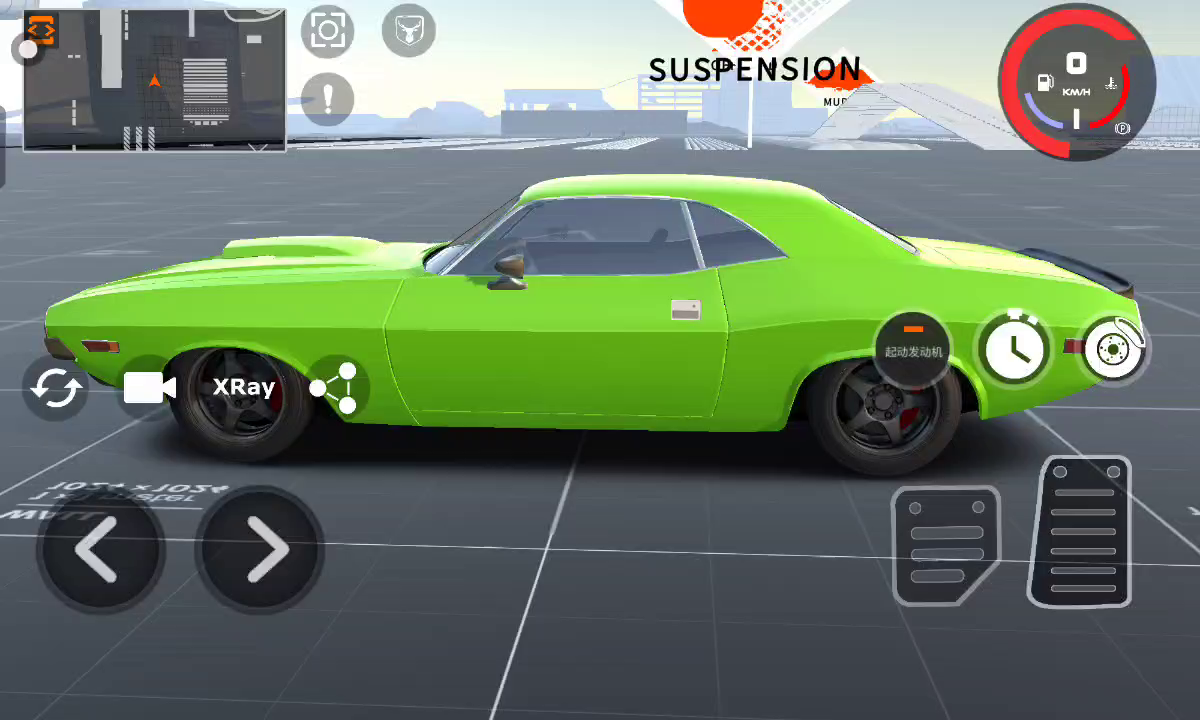Activate the camera focus frame button
Viewport: 1200px width, 720px height.
point(328,30)
